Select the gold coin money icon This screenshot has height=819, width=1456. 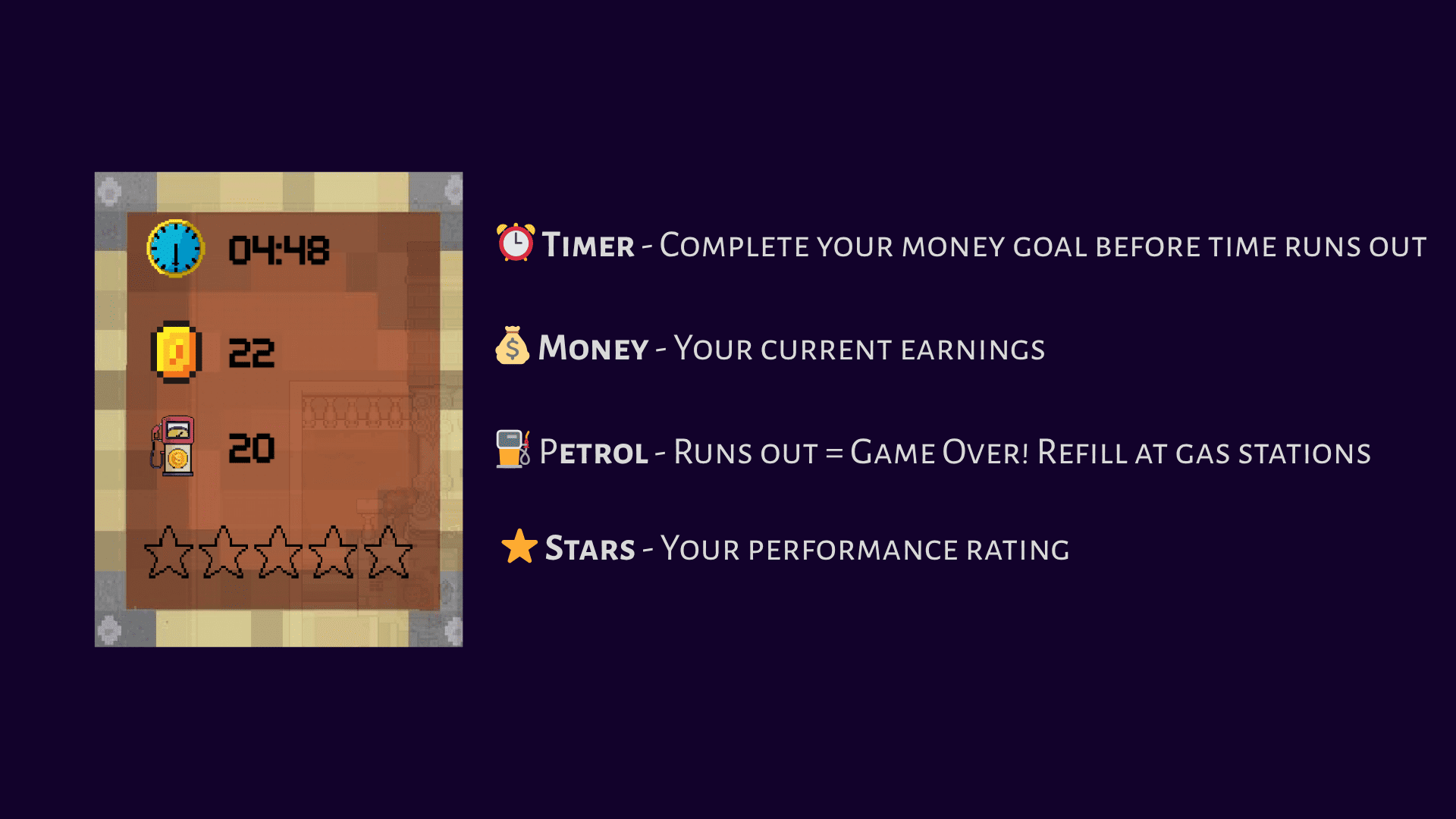coord(175,350)
